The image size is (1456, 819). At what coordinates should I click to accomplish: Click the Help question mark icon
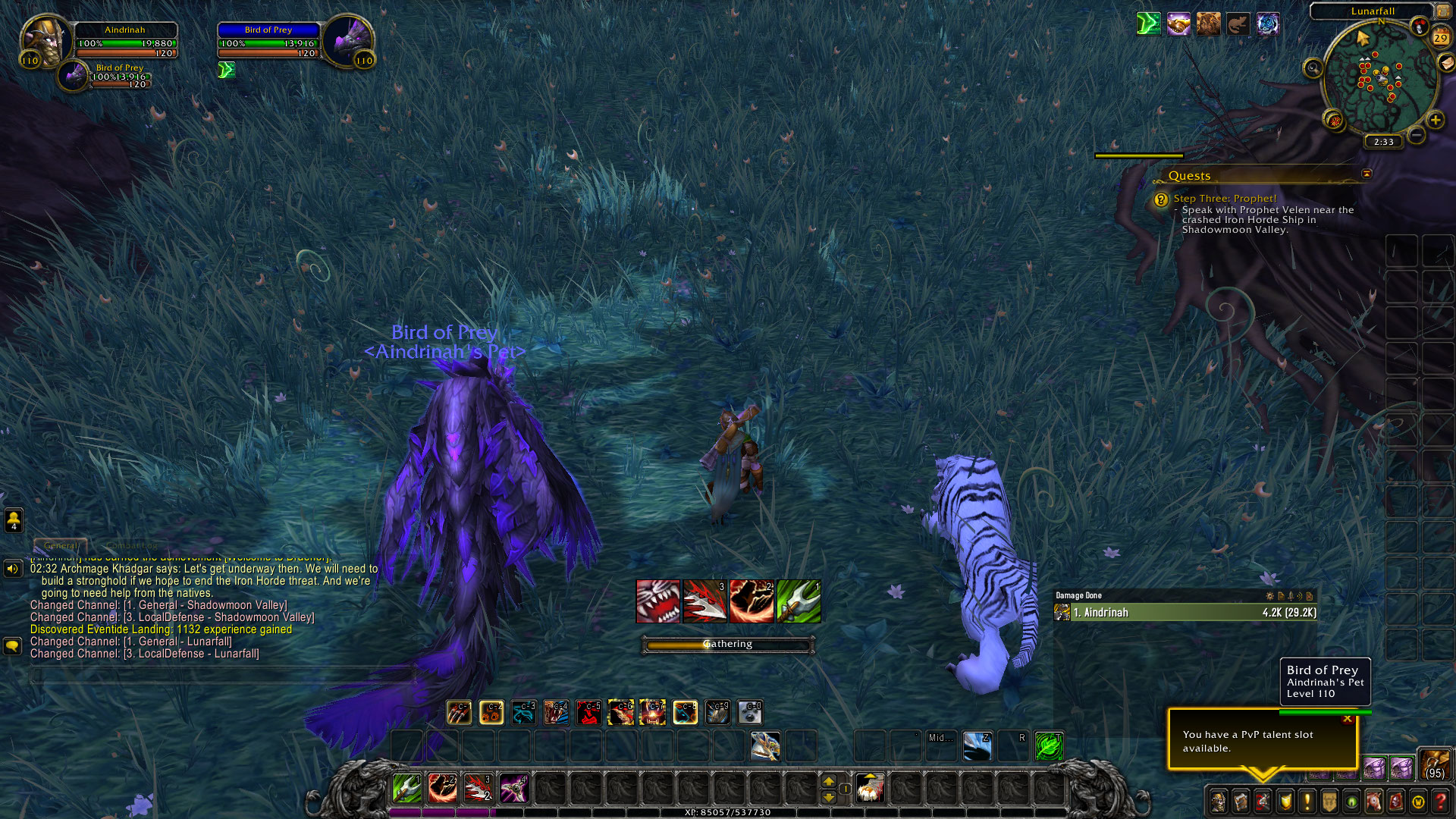1440,801
